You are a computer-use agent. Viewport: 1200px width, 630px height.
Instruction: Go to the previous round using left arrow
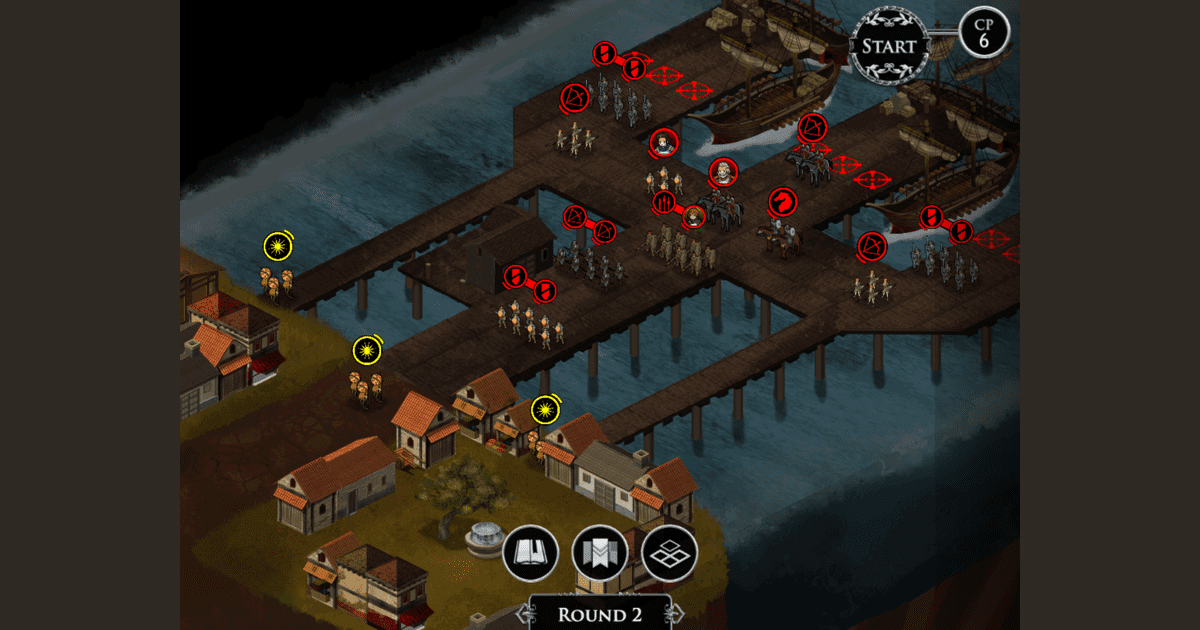pos(523,612)
